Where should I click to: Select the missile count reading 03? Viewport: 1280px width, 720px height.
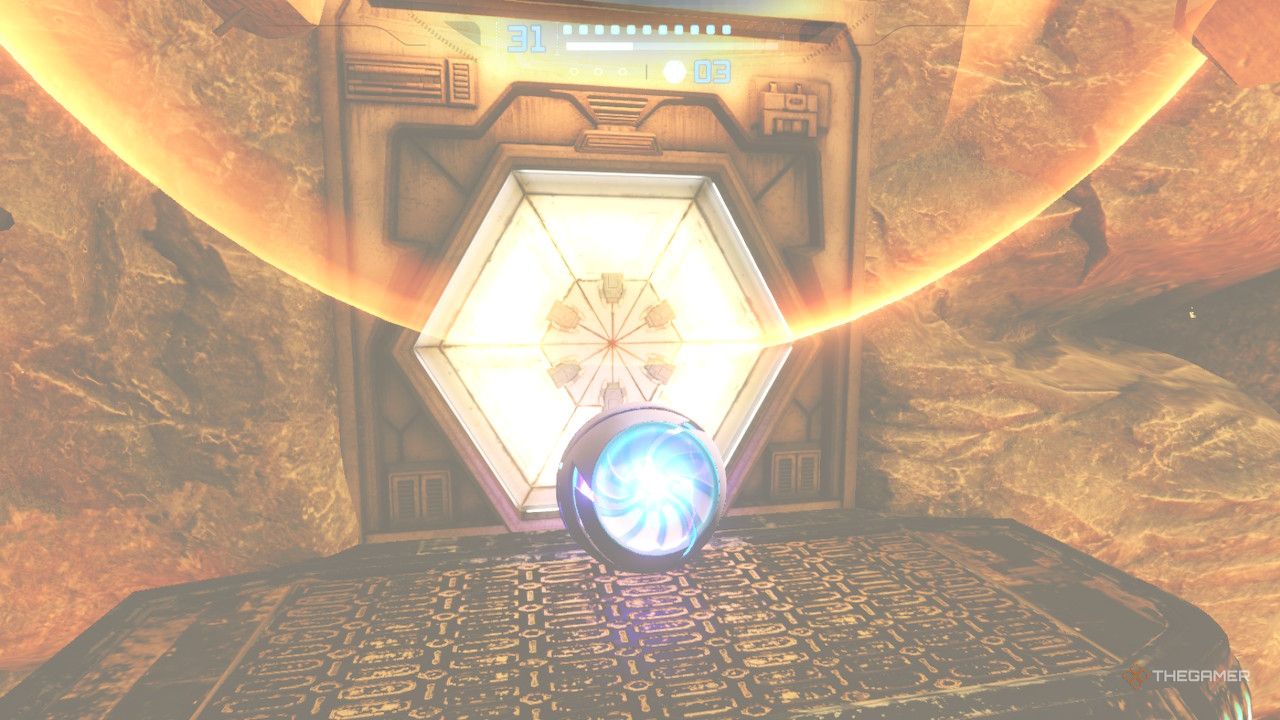point(712,71)
